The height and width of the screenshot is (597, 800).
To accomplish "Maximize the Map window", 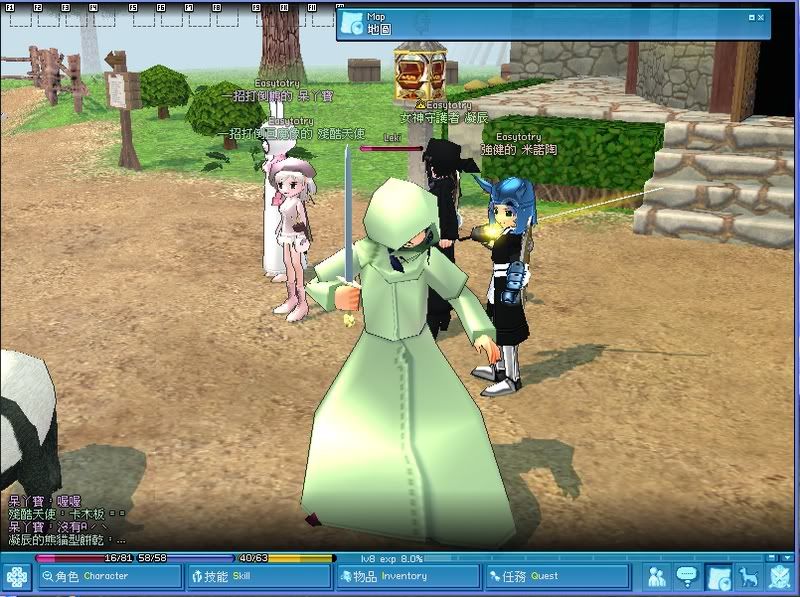I will pos(752,17).
